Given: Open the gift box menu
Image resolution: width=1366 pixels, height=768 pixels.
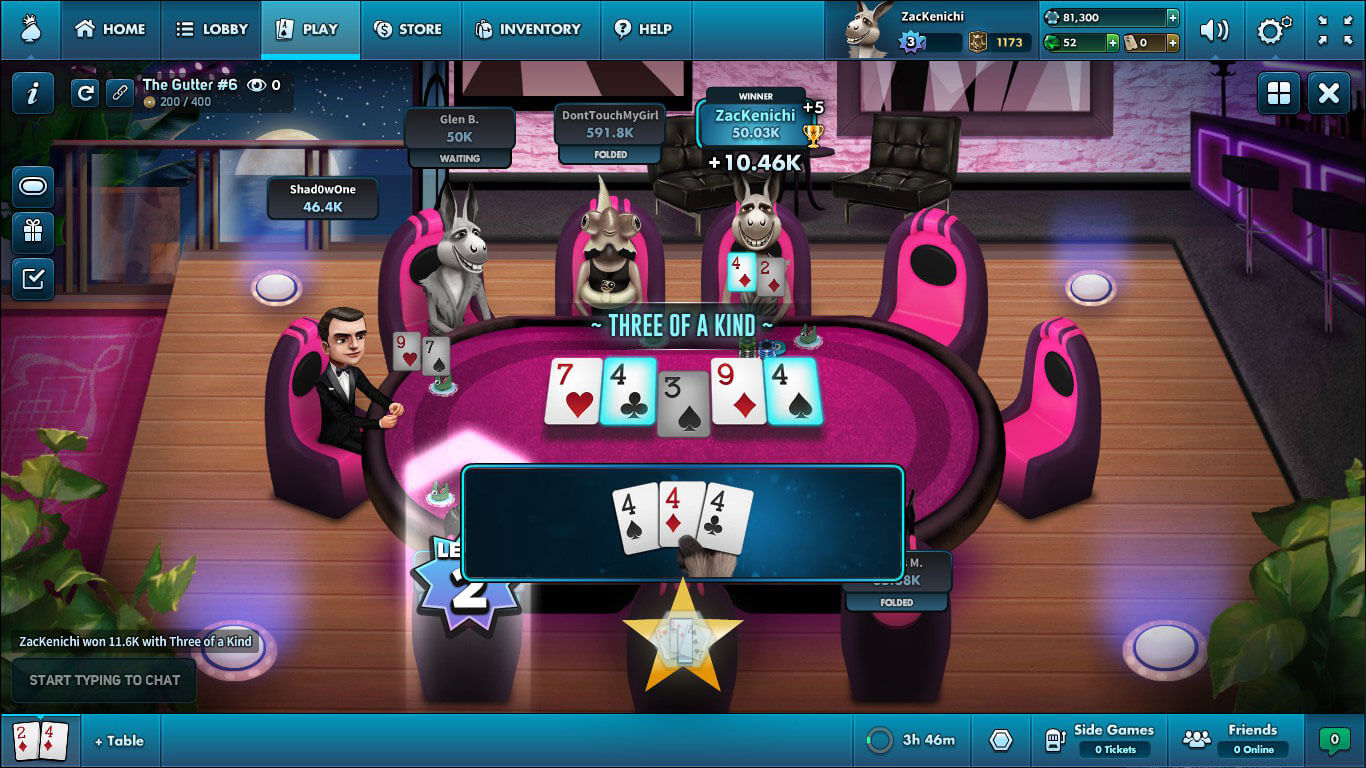Looking at the screenshot, I should pyautogui.click(x=33, y=232).
